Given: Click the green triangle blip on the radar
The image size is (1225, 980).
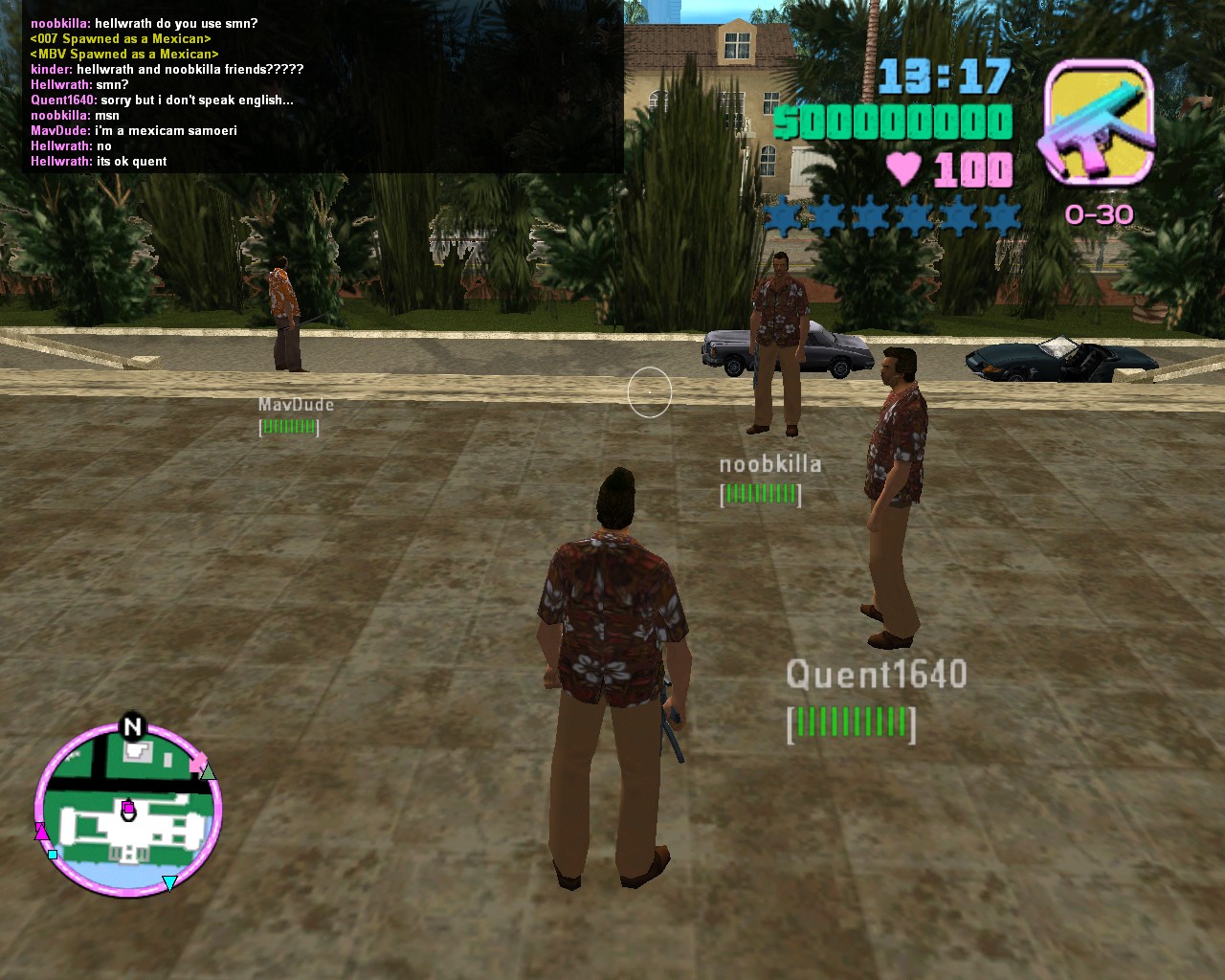Looking at the screenshot, I should click(208, 771).
